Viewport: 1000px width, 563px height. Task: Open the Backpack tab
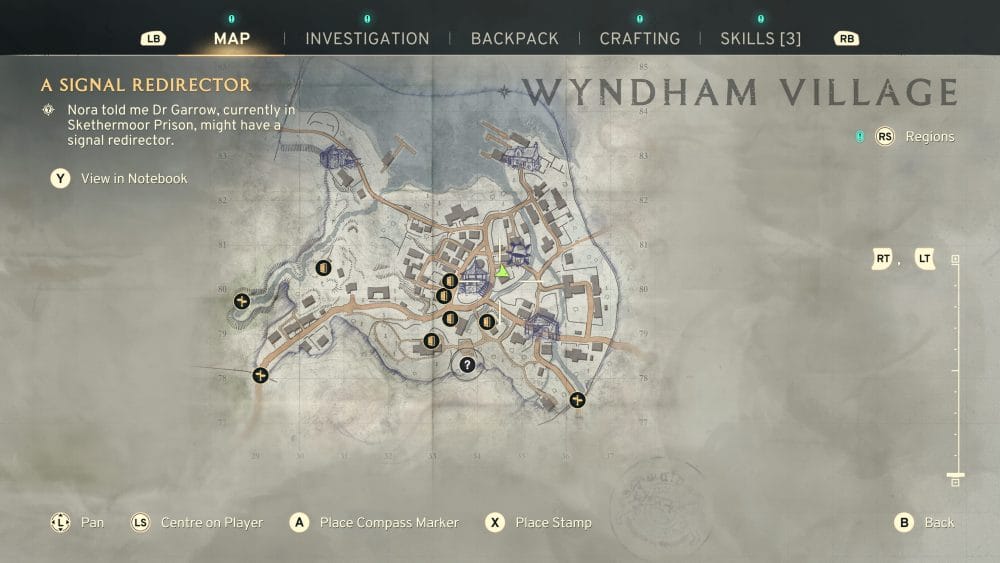click(514, 39)
